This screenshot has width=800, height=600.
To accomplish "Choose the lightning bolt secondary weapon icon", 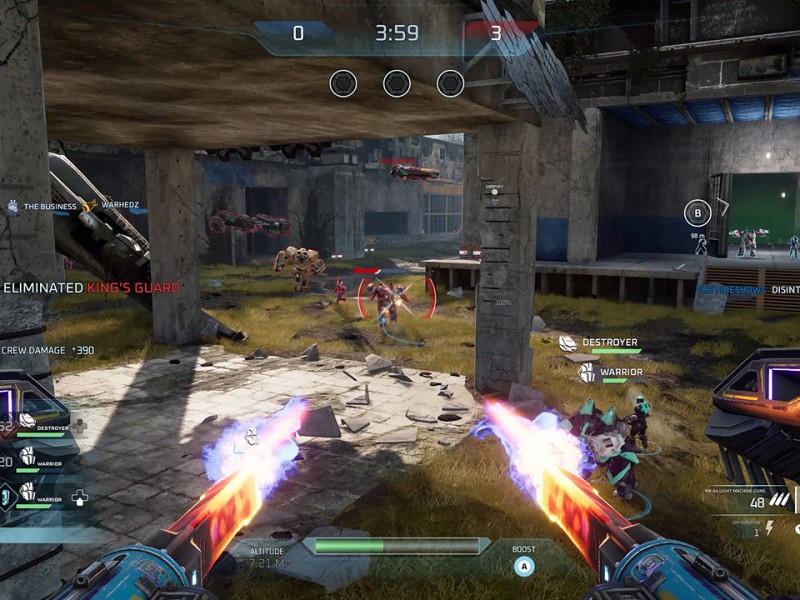I will (x=770, y=527).
